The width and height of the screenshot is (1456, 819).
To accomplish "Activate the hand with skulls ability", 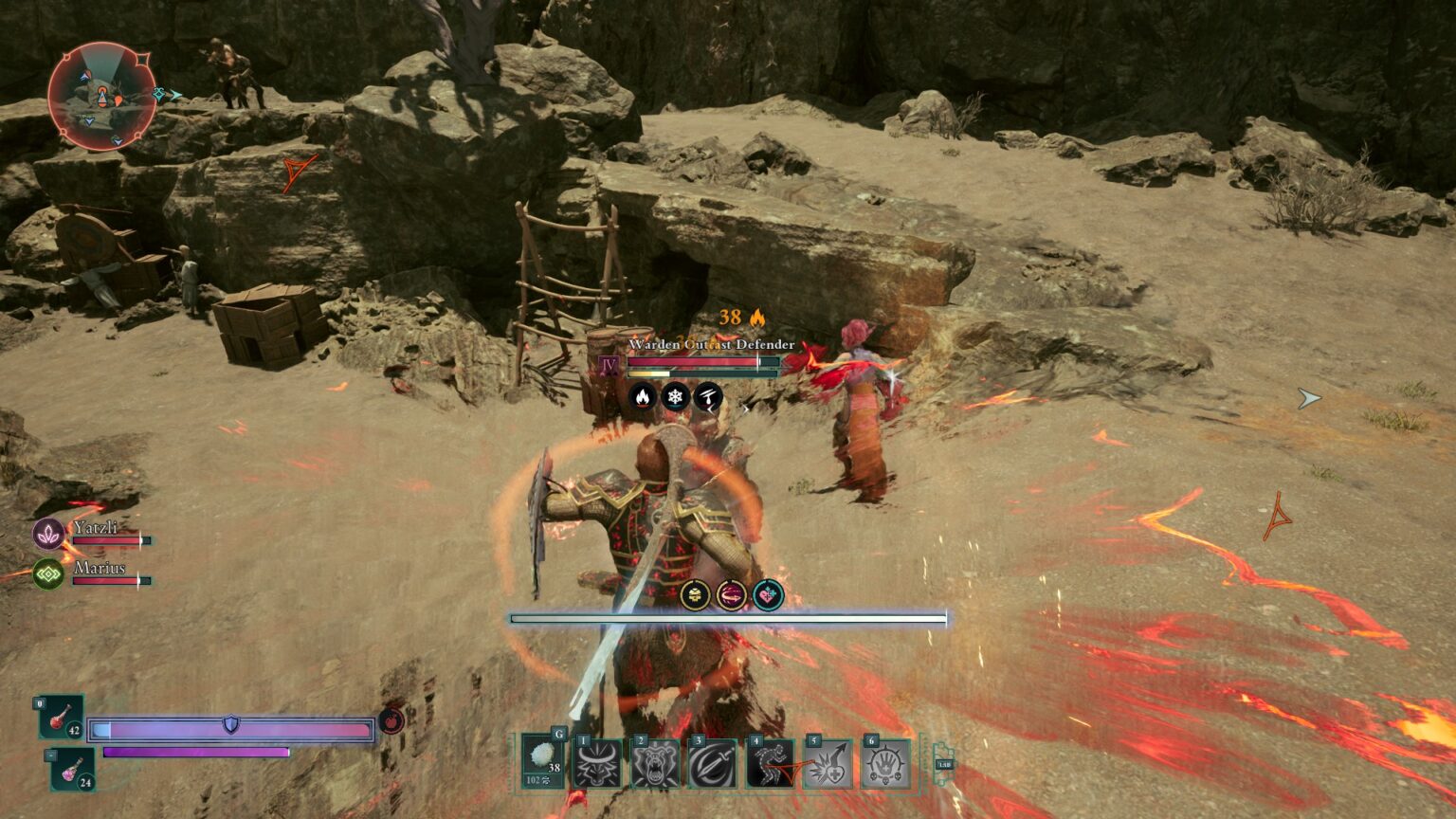I will click(x=884, y=764).
